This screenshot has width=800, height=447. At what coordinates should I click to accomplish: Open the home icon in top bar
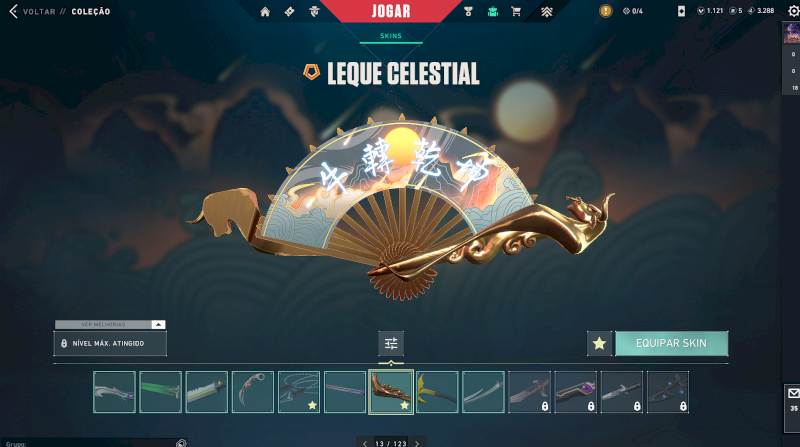(x=265, y=12)
